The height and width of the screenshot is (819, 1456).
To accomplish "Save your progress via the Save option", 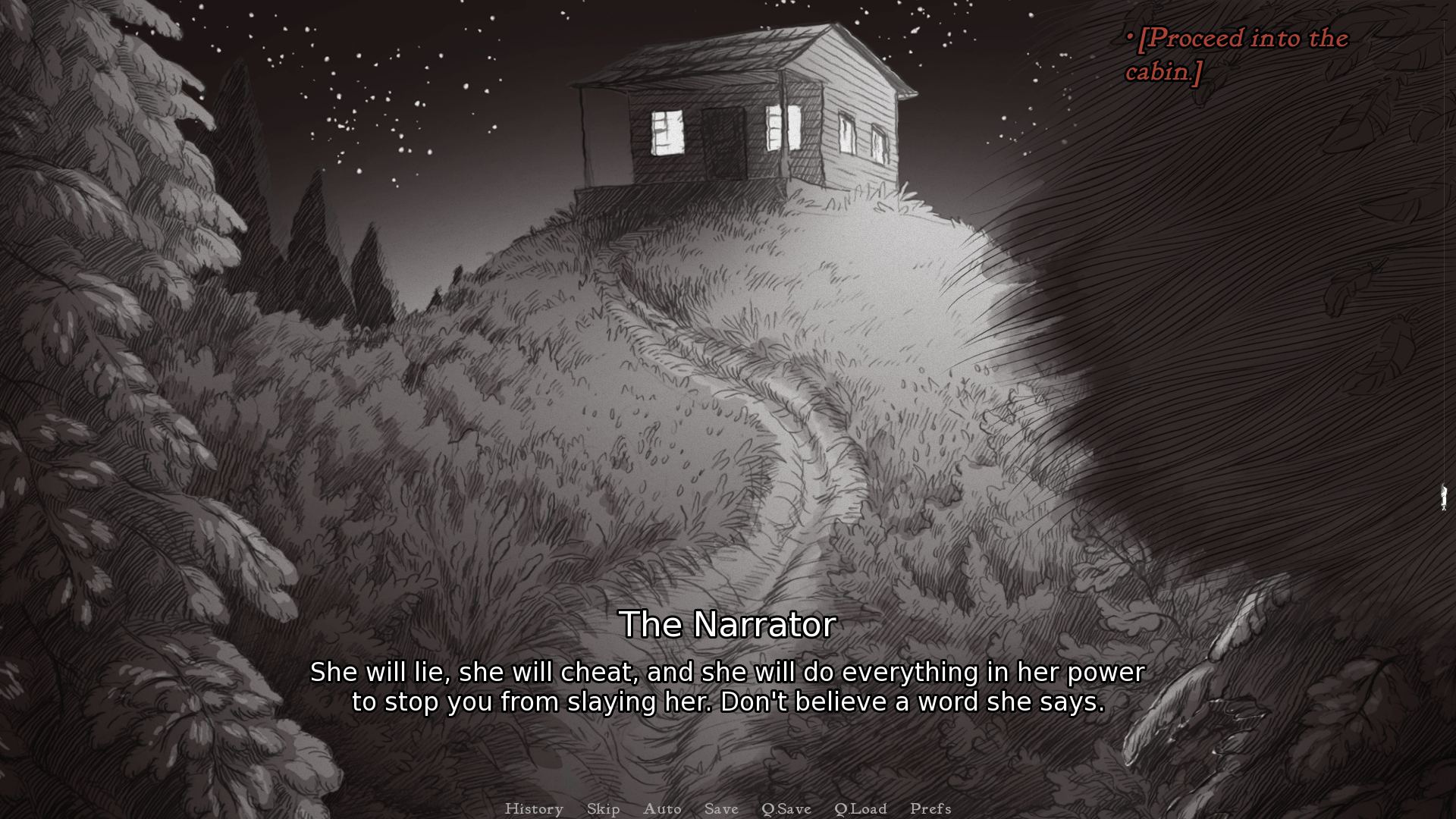I will [721, 809].
